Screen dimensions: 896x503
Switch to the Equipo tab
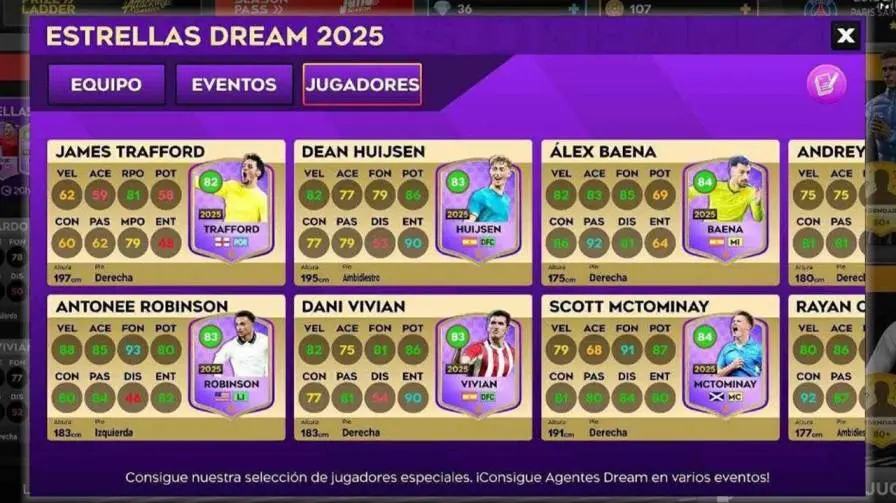point(106,85)
